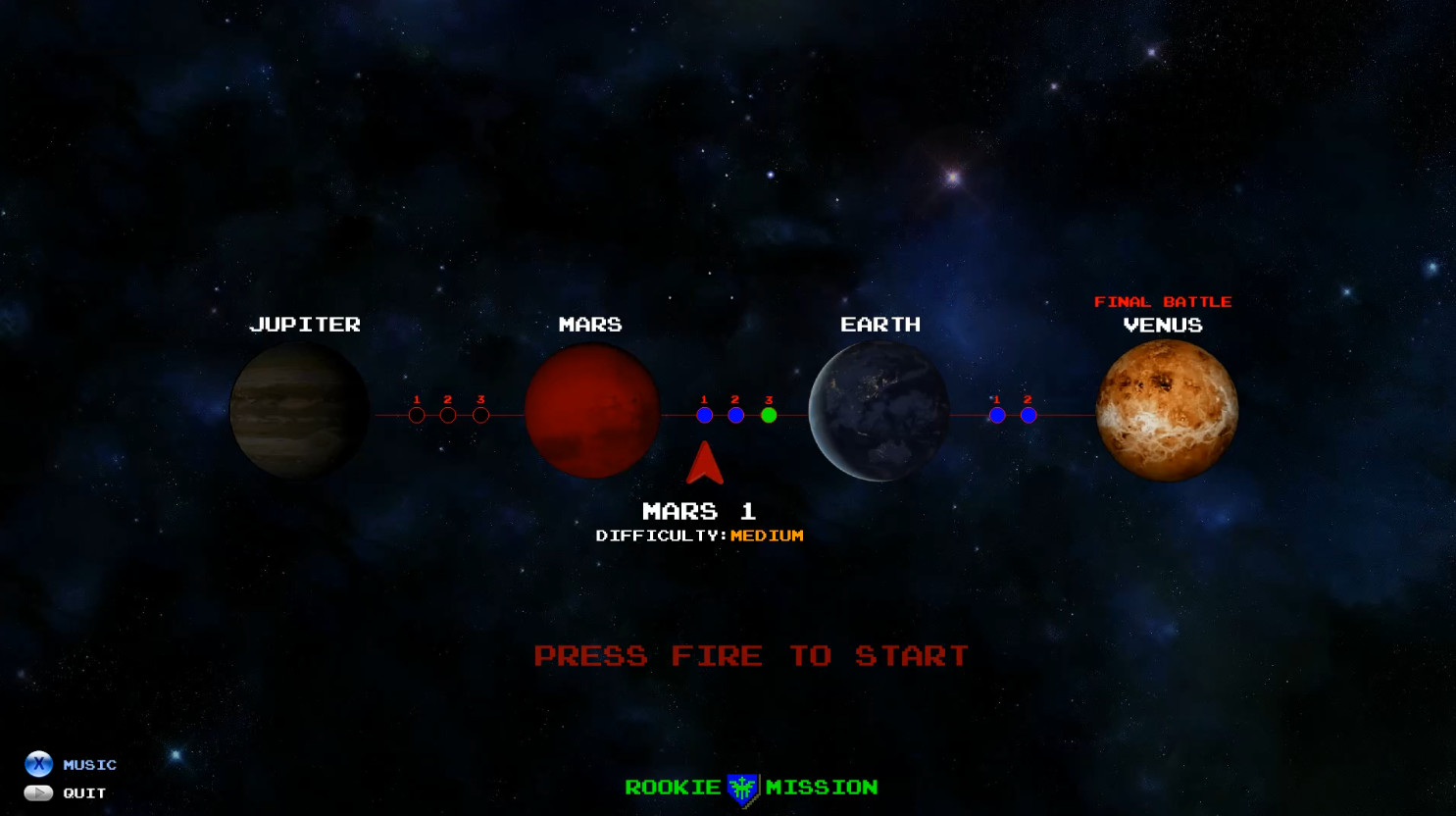Viewport: 1456px width, 816px height.
Task: Click the X controller button icon near Music
Action: pyautogui.click(x=37, y=763)
